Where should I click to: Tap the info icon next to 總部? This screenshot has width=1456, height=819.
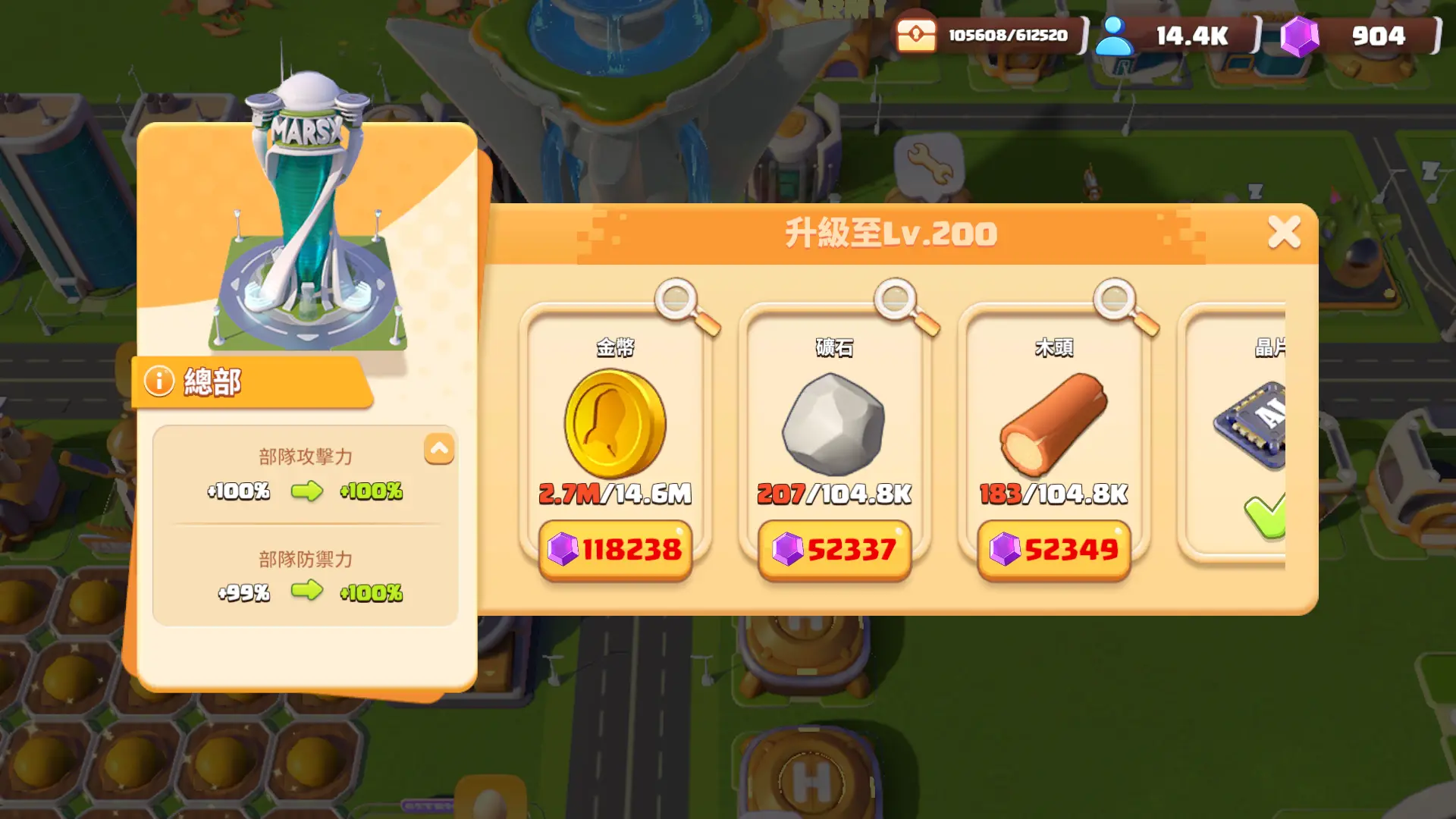click(159, 382)
